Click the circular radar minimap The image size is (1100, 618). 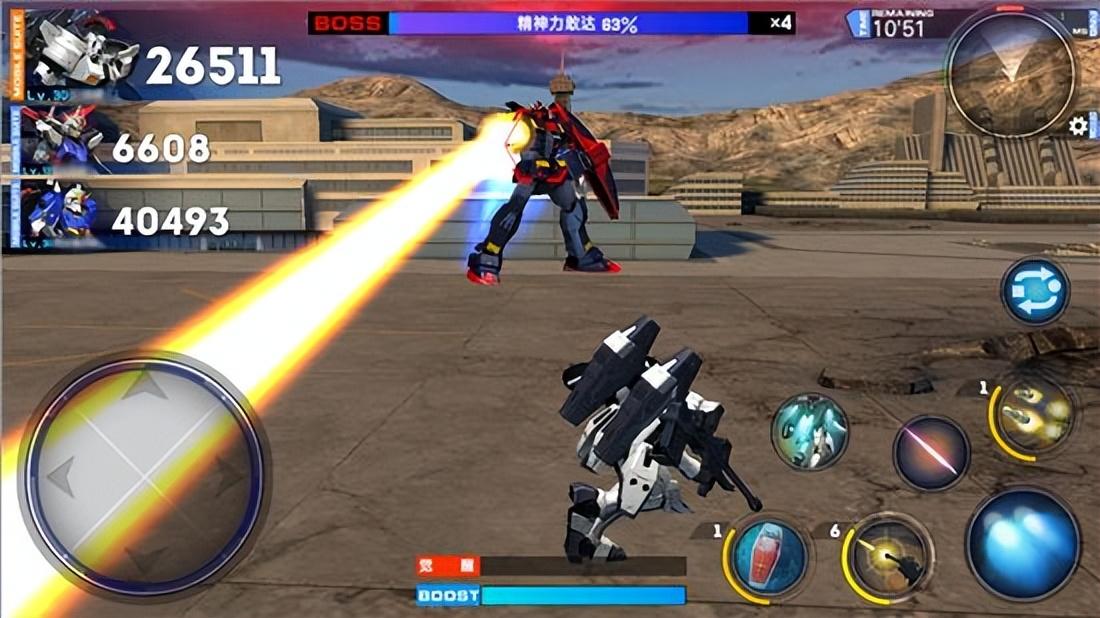point(1011,73)
